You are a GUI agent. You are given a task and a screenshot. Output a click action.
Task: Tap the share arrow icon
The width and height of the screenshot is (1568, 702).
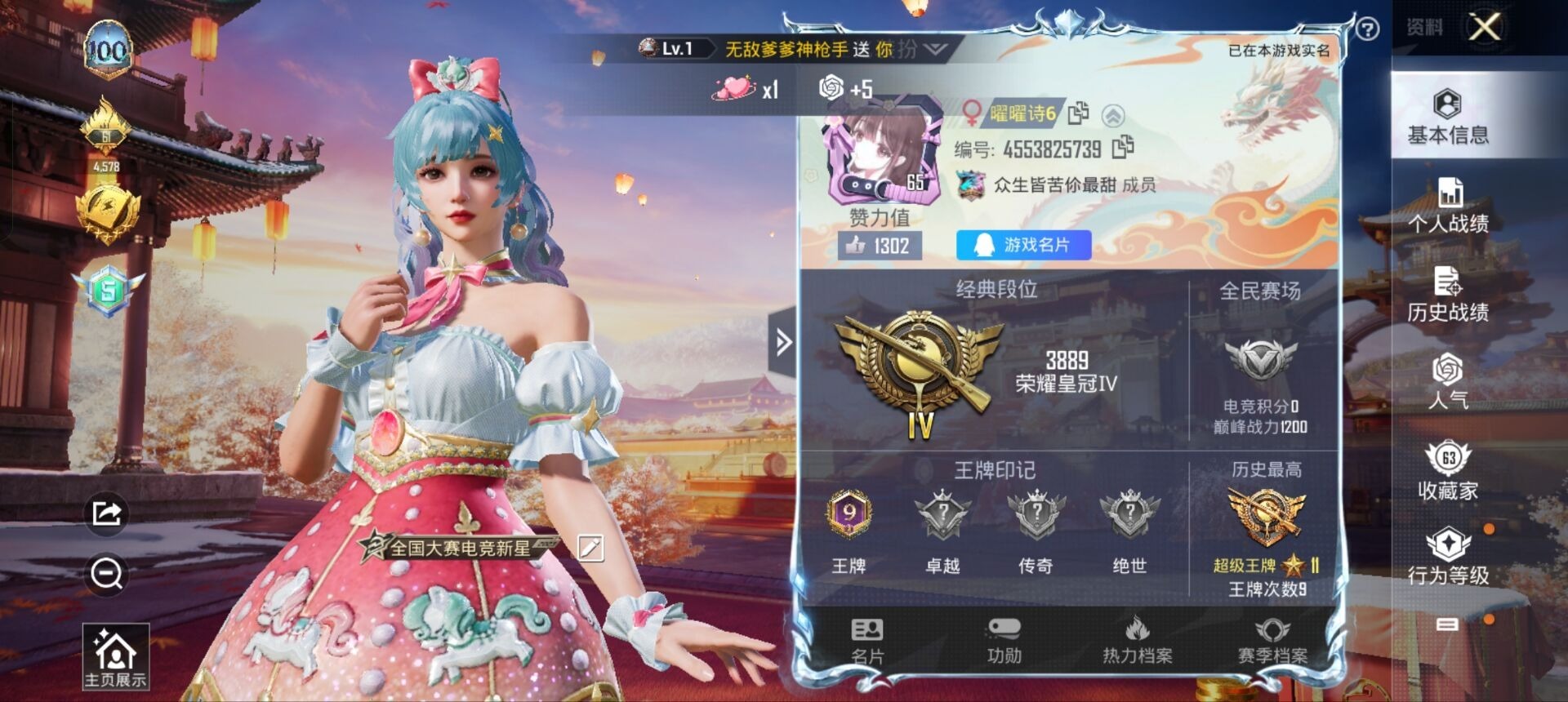coord(107,513)
